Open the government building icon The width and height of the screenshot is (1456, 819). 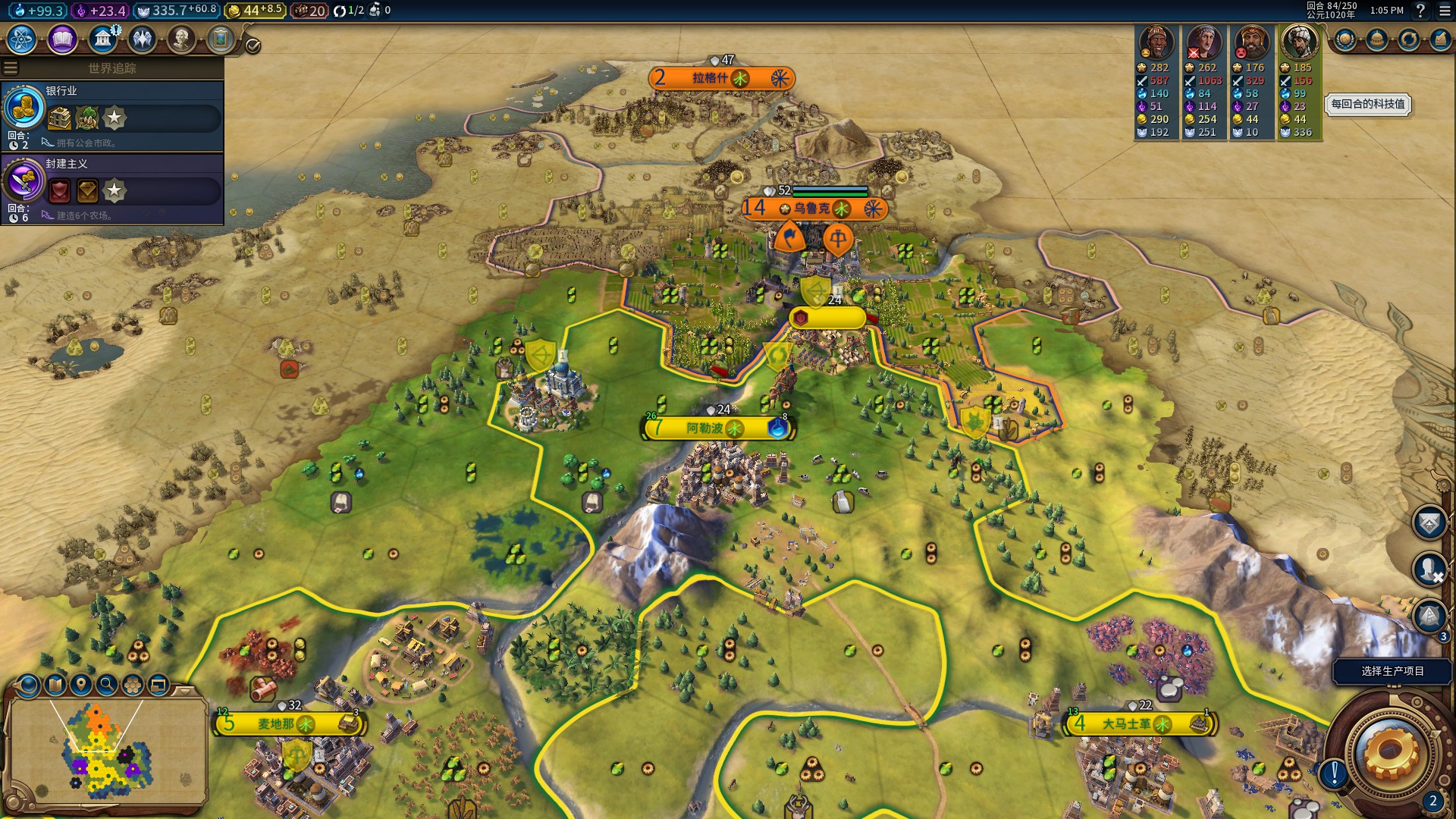(102, 39)
